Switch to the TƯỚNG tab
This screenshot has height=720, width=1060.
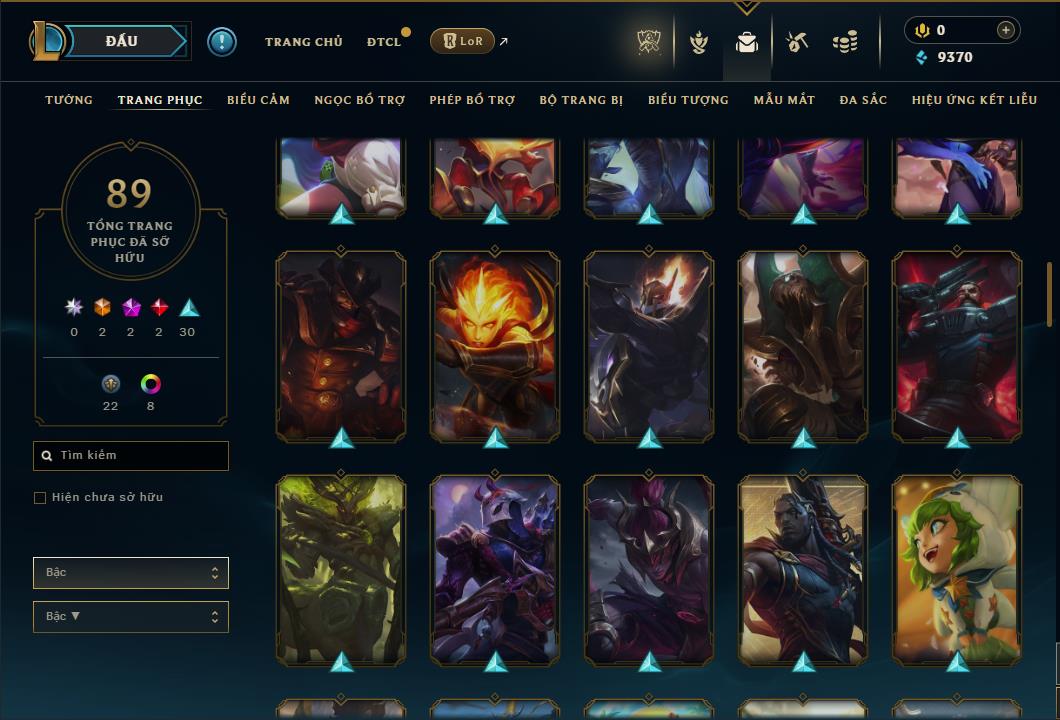(x=69, y=100)
